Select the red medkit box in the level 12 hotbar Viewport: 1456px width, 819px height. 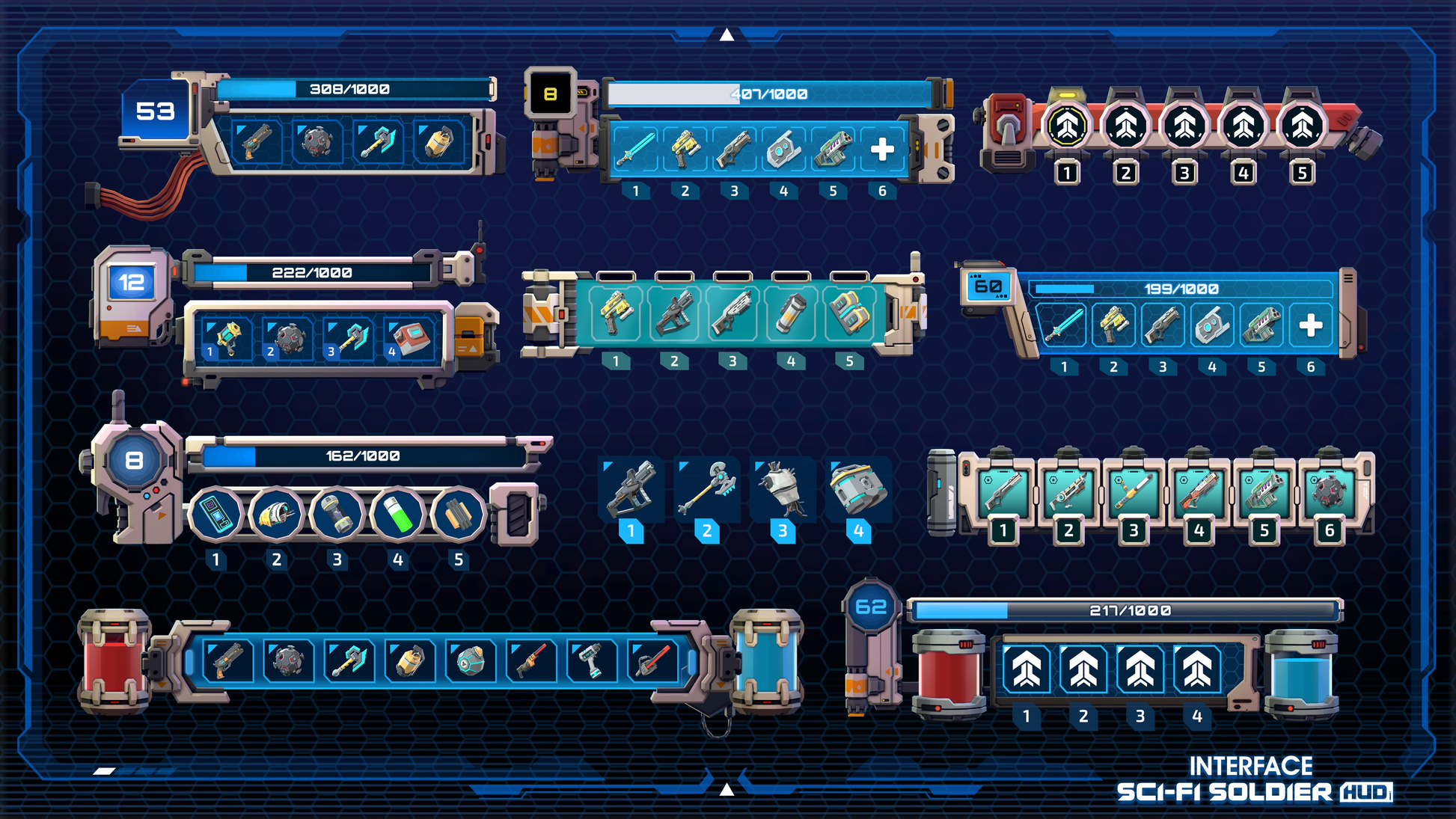pyautogui.click(x=410, y=339)
